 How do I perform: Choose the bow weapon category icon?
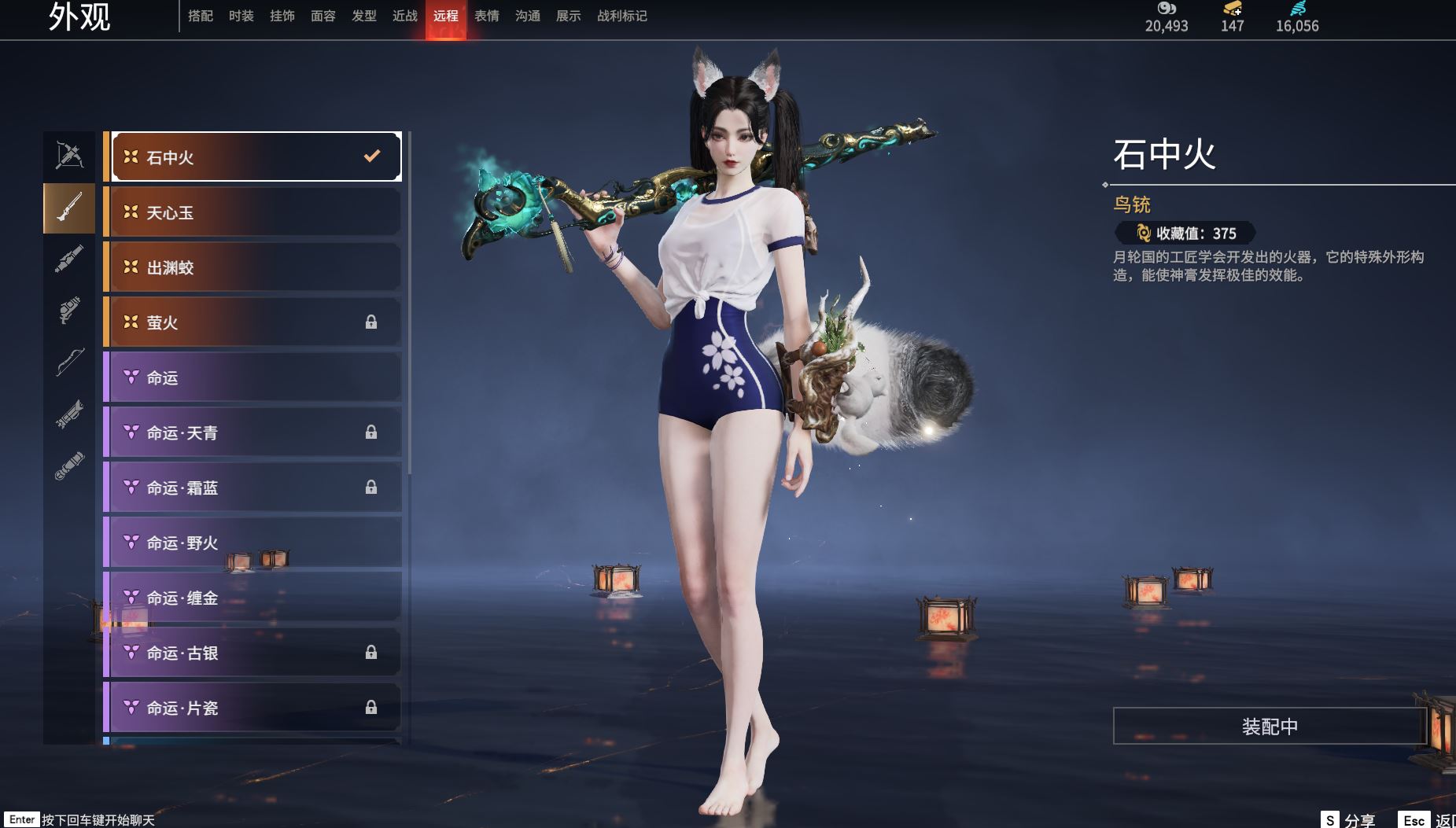click(69, 362)
